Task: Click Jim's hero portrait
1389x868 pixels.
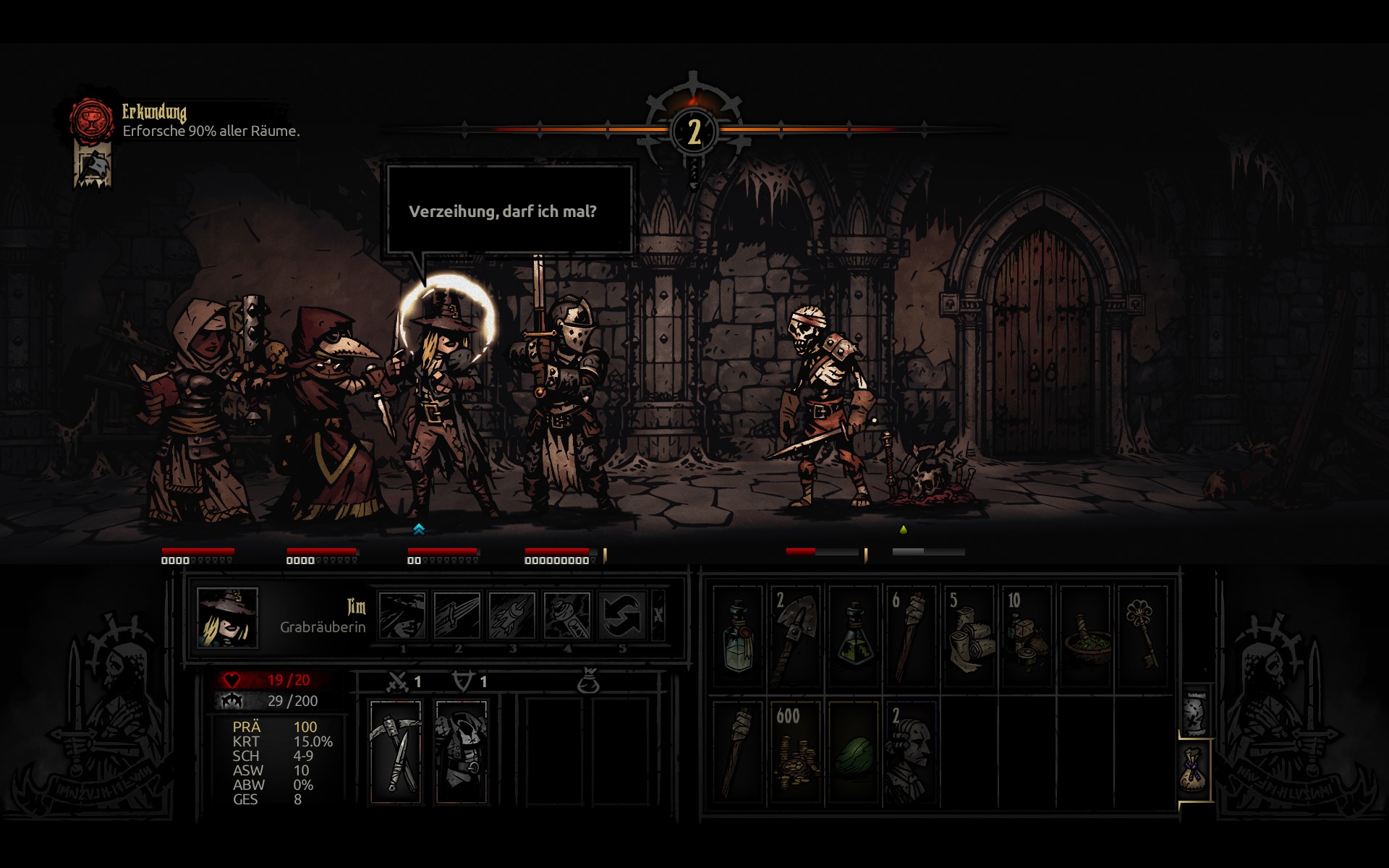Action: click(227, 617)
